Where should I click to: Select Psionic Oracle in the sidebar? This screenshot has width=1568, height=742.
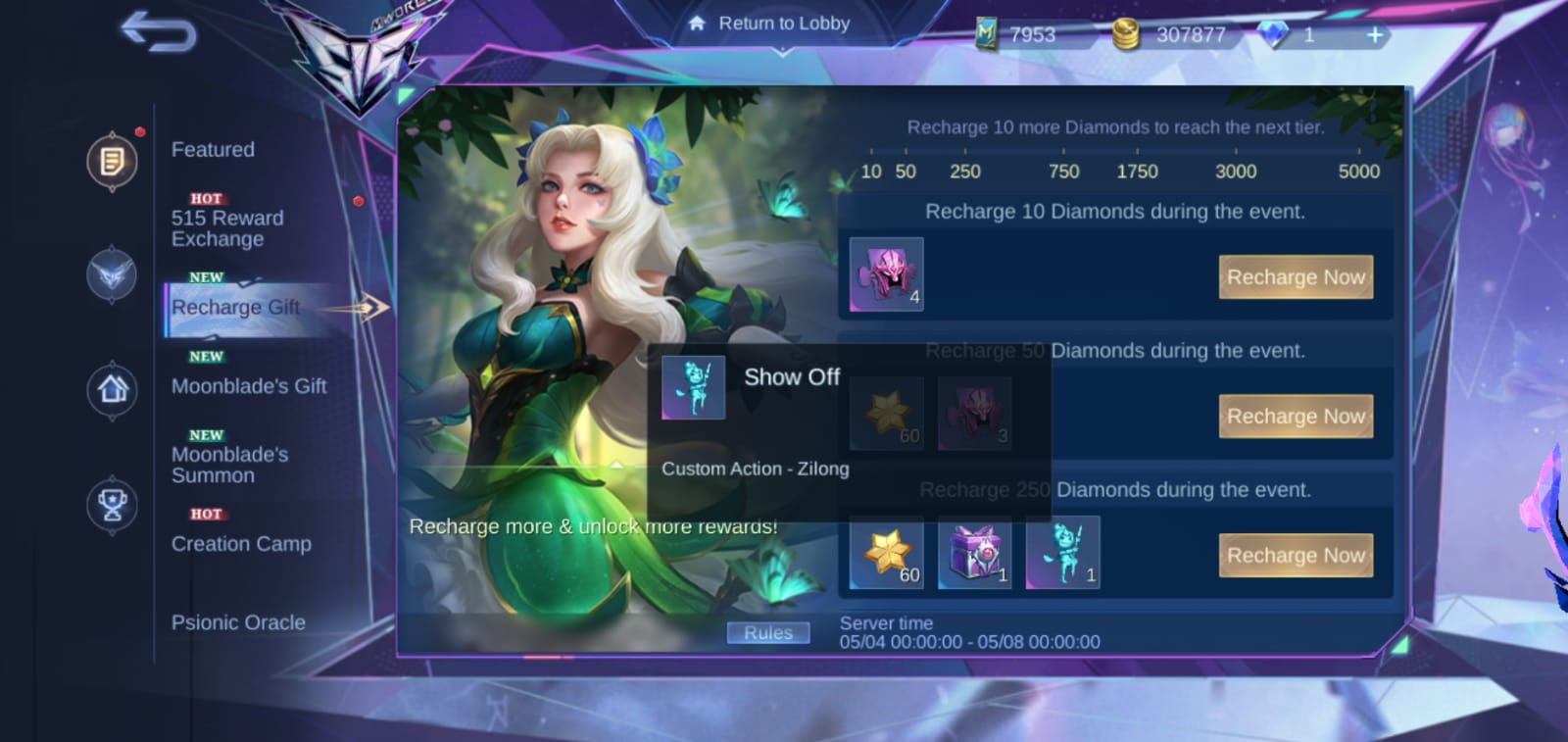[238, 621]
